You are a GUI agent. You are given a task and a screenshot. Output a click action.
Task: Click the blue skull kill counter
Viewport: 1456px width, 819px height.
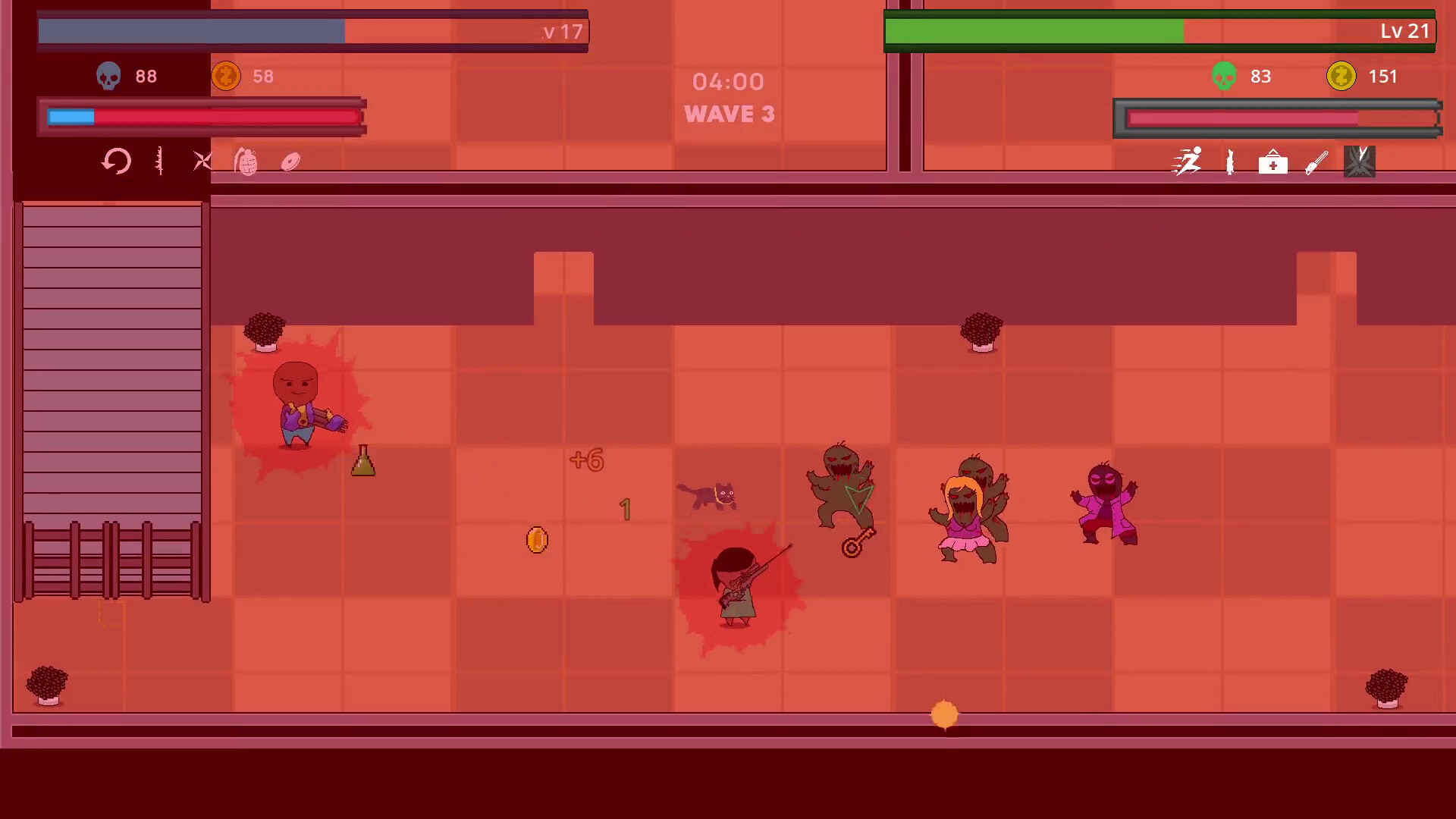108,76
